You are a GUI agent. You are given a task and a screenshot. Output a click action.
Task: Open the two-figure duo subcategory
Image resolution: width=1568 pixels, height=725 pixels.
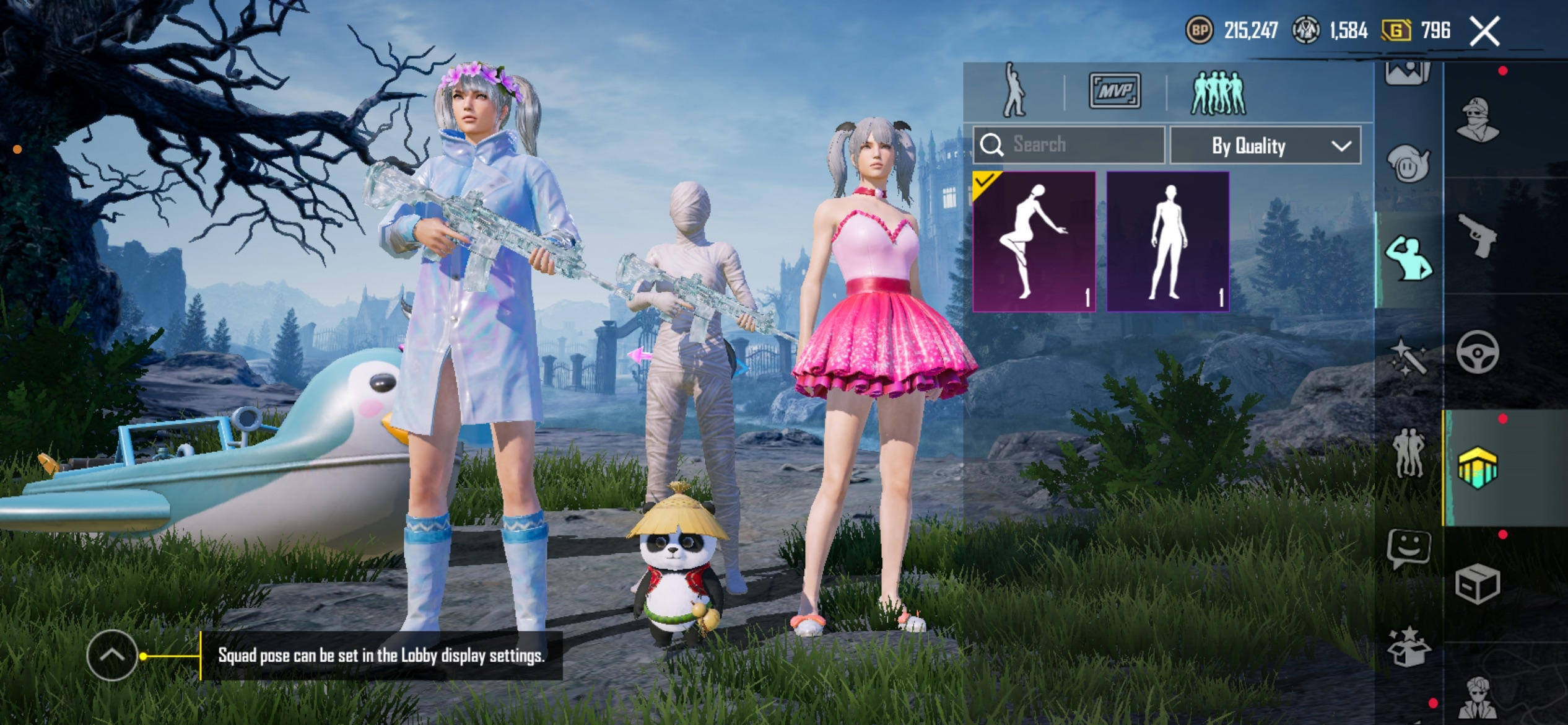pos(1408,452)
